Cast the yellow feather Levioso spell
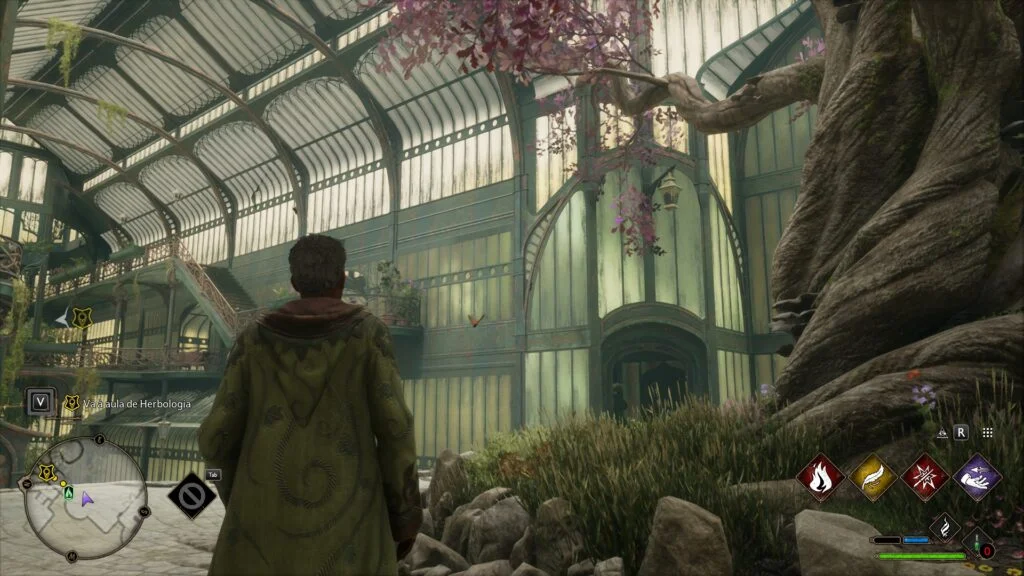The width and height of the screenshot is (1024, 576). (x=873, y=477)
